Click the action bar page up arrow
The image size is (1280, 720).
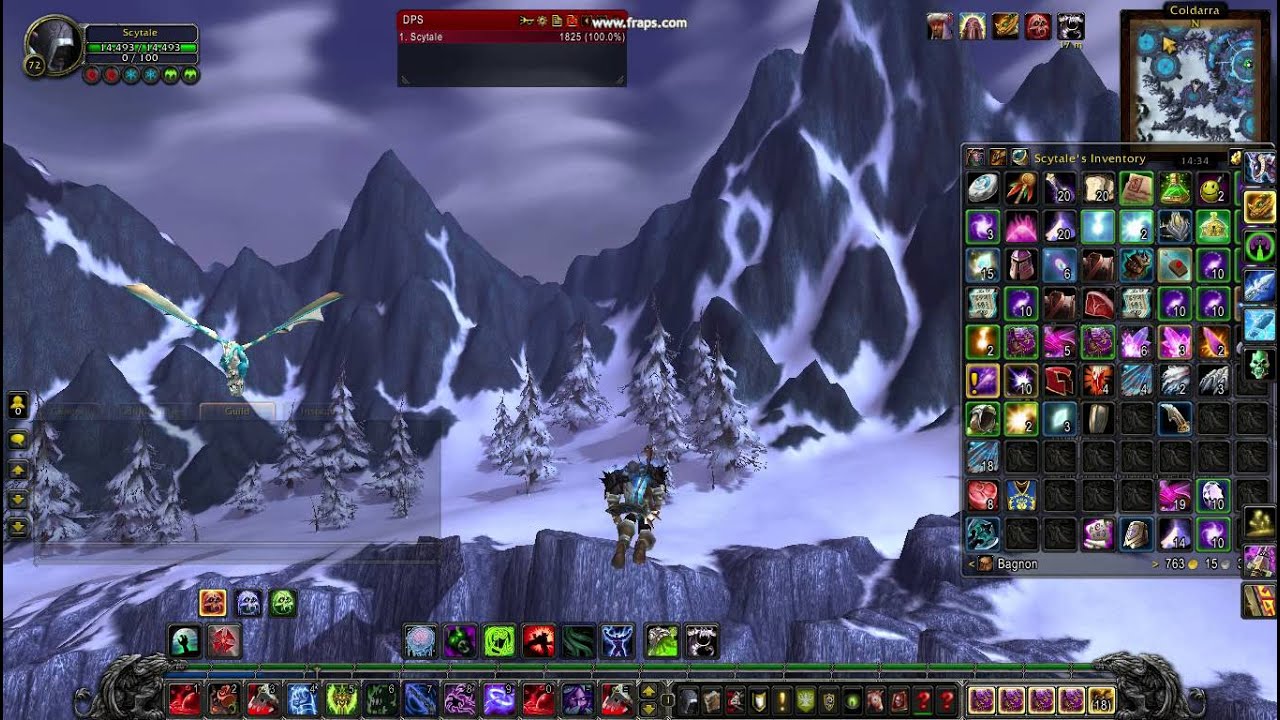(648, 690)
